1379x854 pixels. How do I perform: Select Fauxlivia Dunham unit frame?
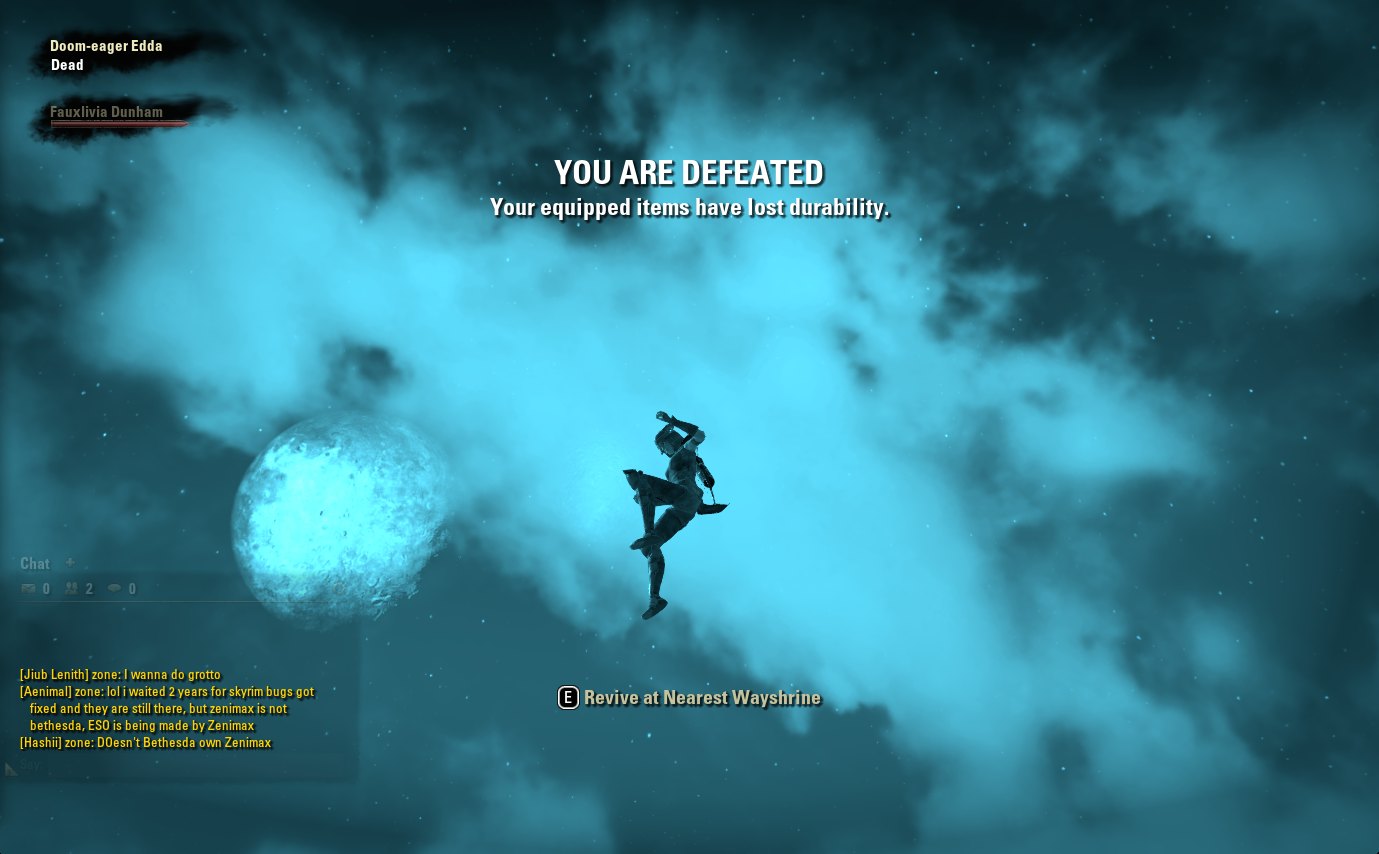[x=107, y=113]
